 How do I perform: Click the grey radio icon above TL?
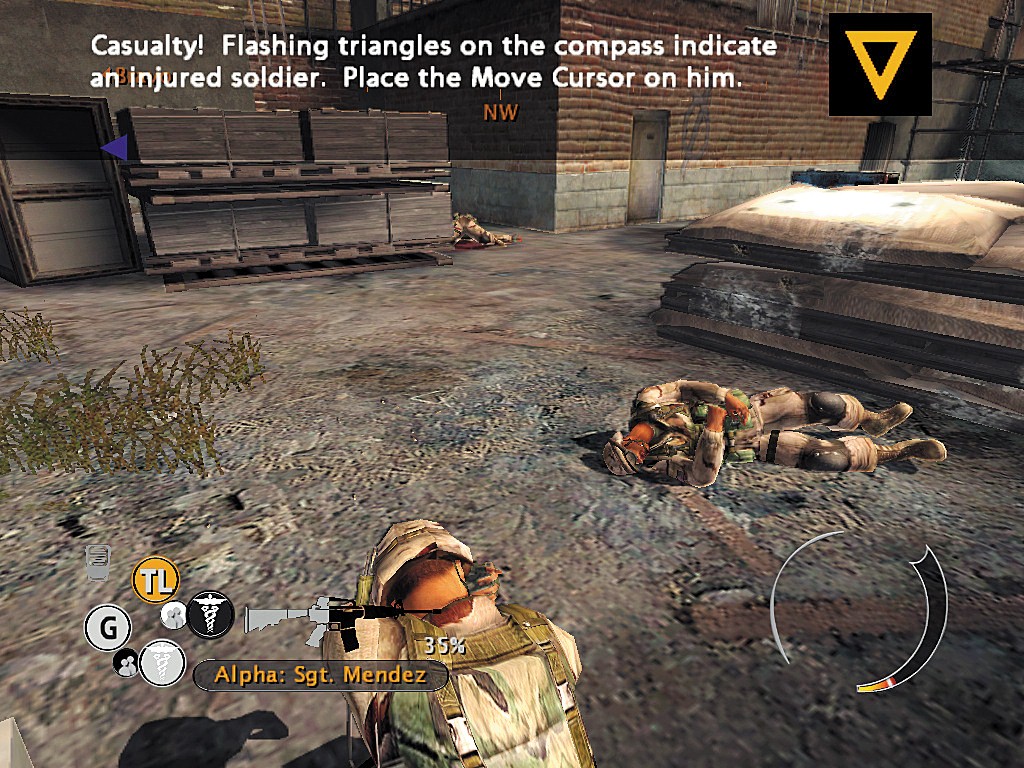click(98, 562)
